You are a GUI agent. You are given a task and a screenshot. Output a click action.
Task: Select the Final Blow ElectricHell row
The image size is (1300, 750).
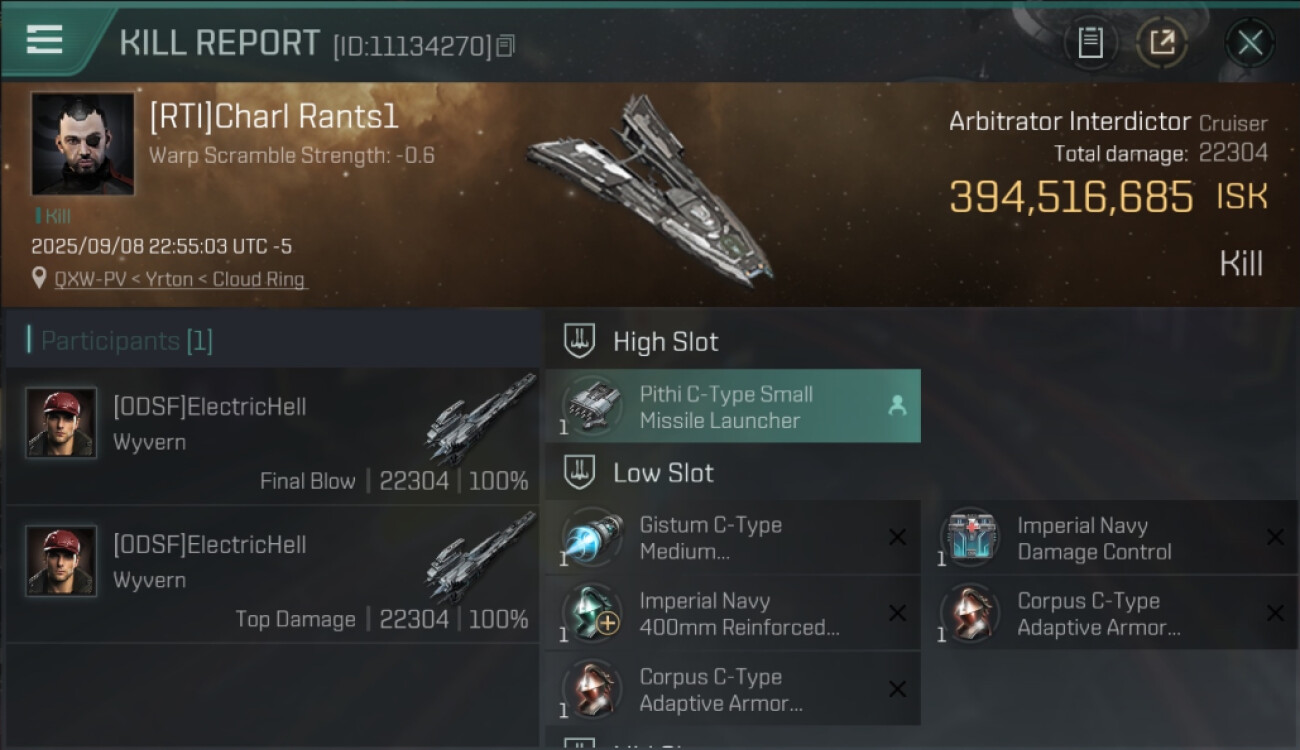272,436
